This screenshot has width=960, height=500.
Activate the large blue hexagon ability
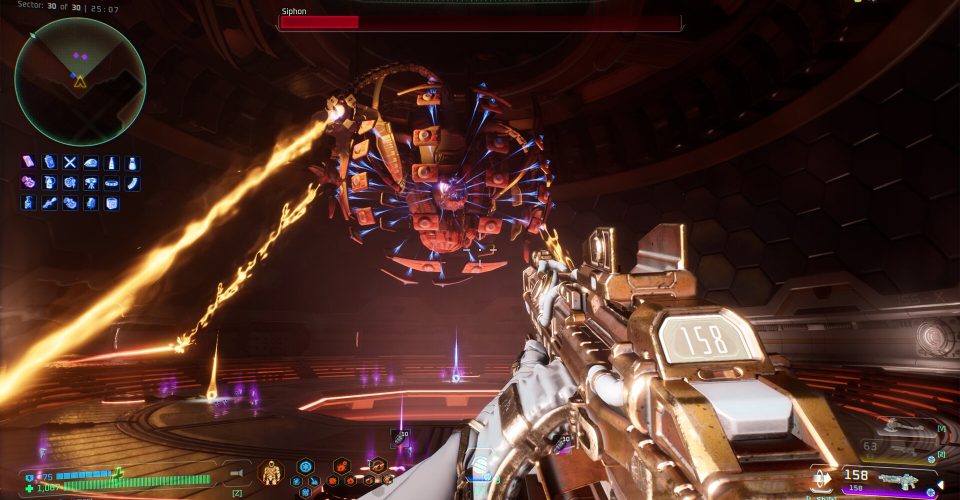click(x=305, y=467)
